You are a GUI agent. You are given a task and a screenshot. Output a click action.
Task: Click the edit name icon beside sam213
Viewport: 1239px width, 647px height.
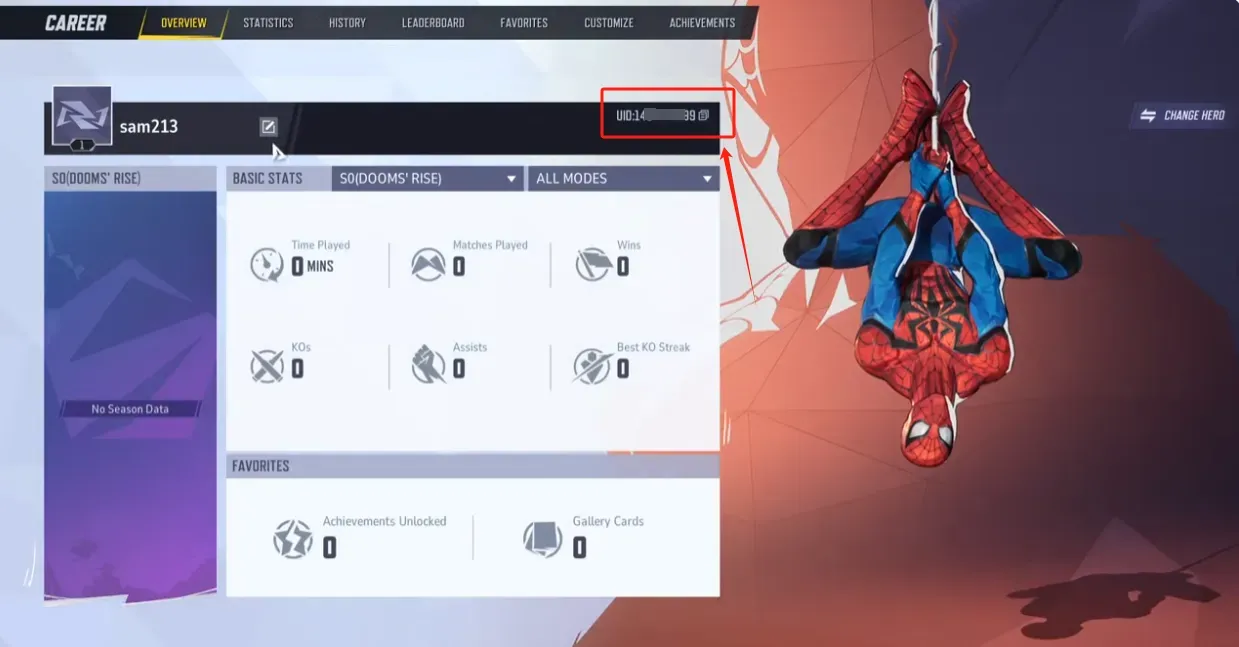[268, 126]
